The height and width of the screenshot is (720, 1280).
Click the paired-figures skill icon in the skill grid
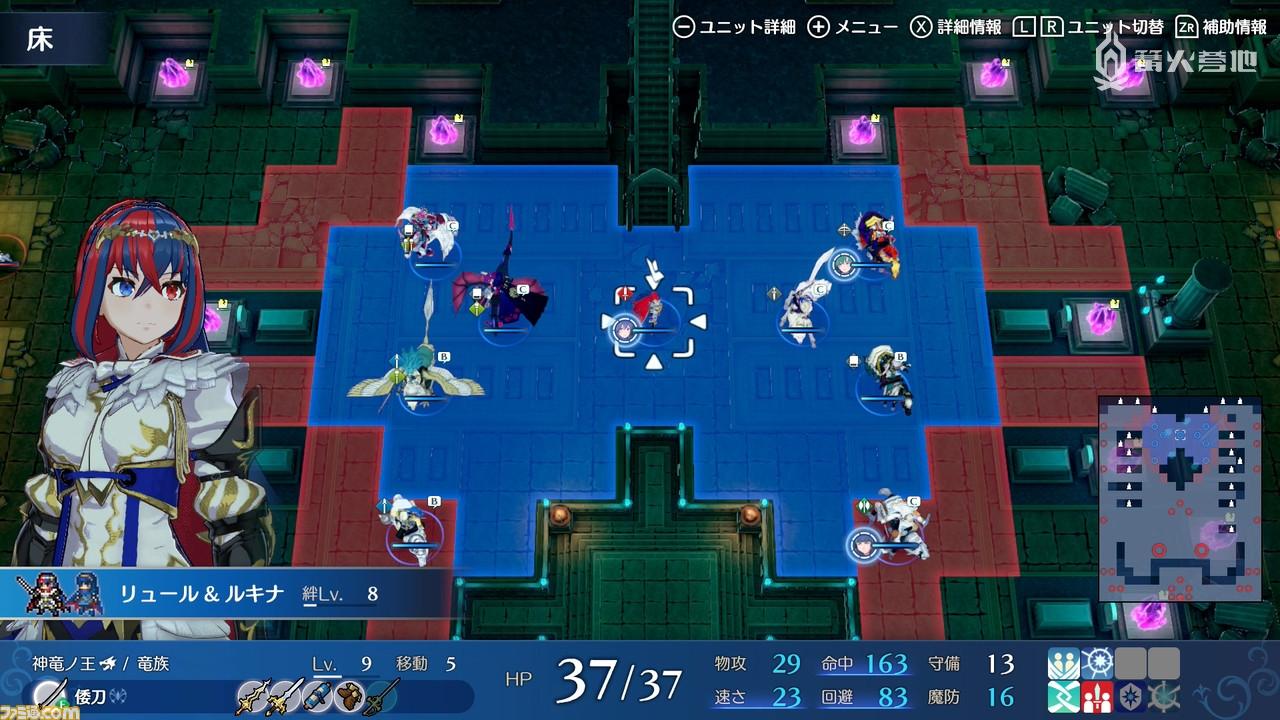pos(1063,664)
